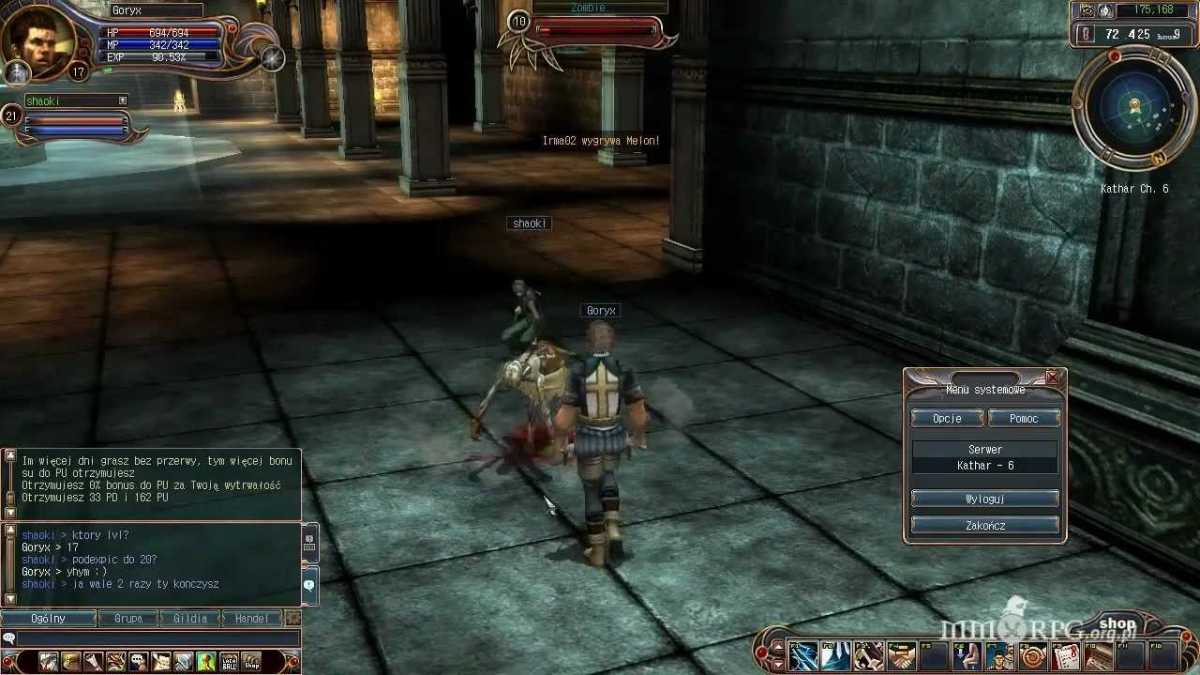Use the spiral target hotbar skill

click(1031, 657)
